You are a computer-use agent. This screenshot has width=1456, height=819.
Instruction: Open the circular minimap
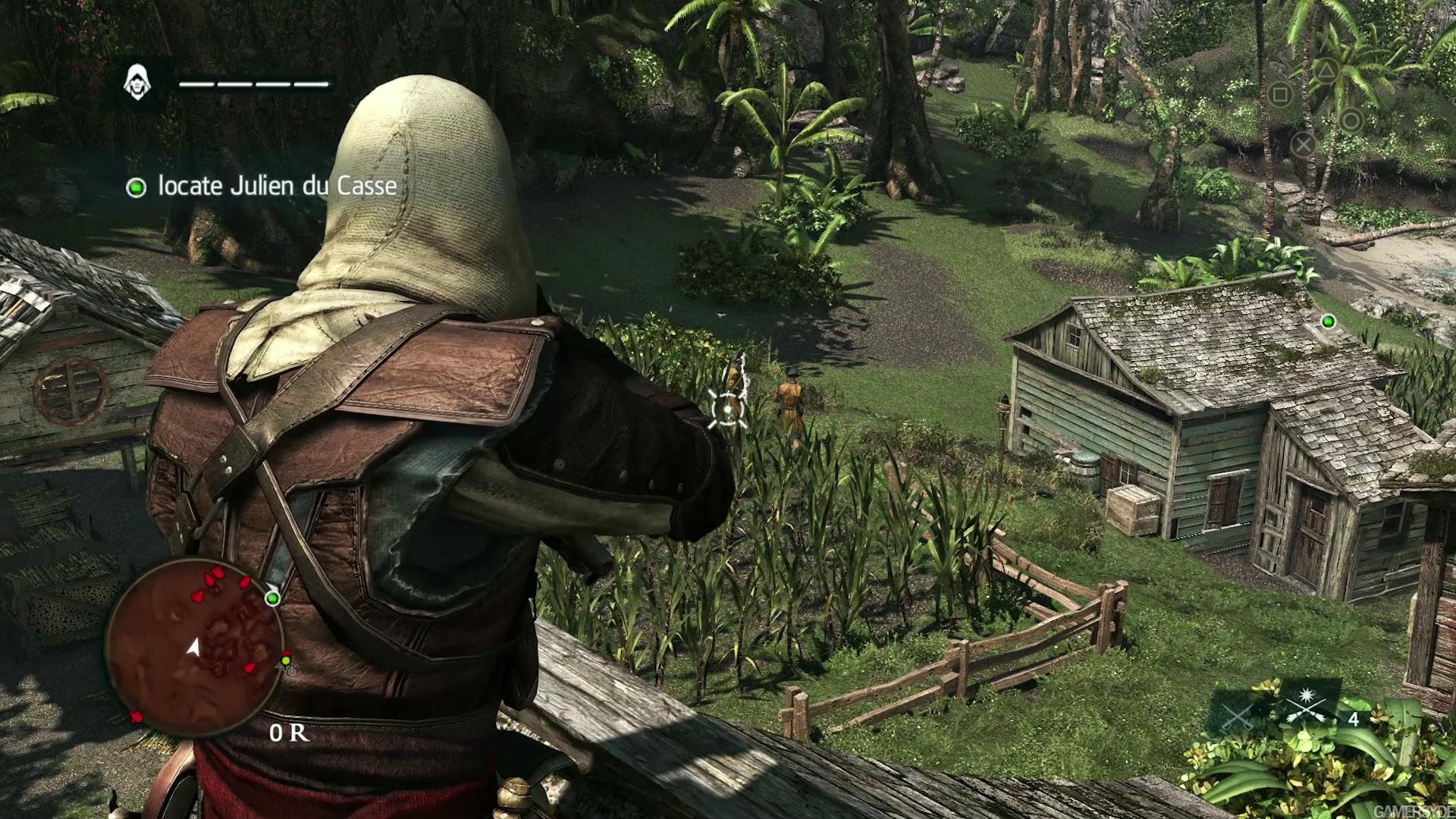point(194,649)
